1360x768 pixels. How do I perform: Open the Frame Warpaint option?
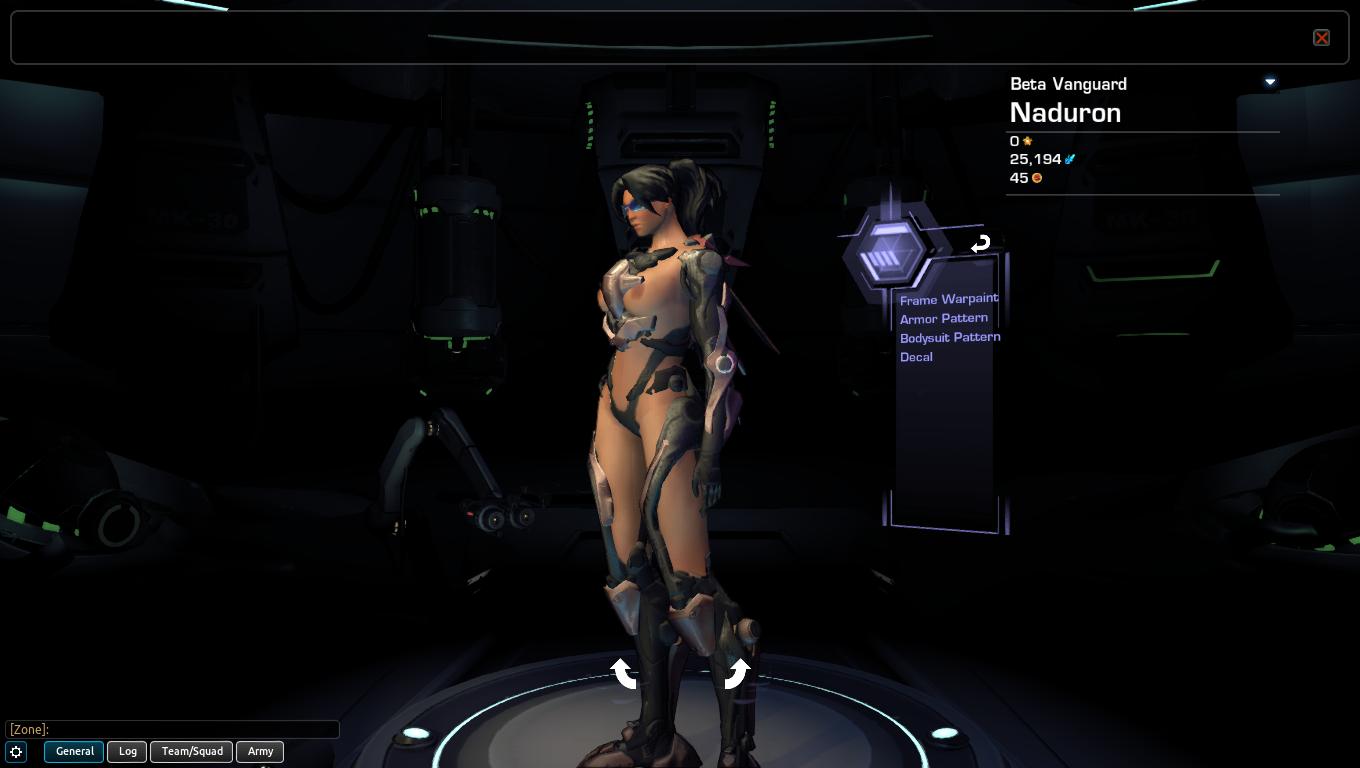point(948,299)
